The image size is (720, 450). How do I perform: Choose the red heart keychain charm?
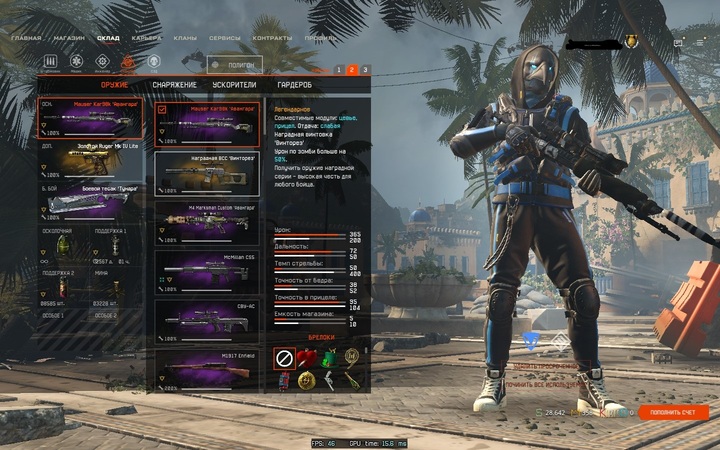[x=307, y=358]
